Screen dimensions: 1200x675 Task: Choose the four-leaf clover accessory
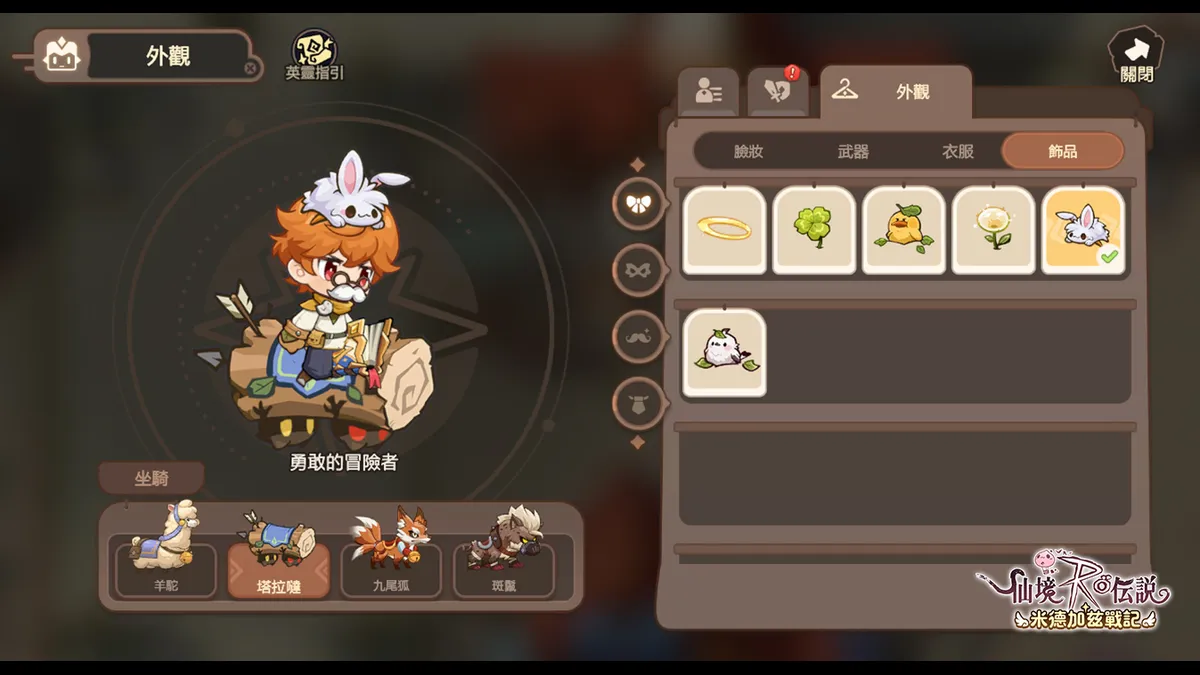pos(814,230)
